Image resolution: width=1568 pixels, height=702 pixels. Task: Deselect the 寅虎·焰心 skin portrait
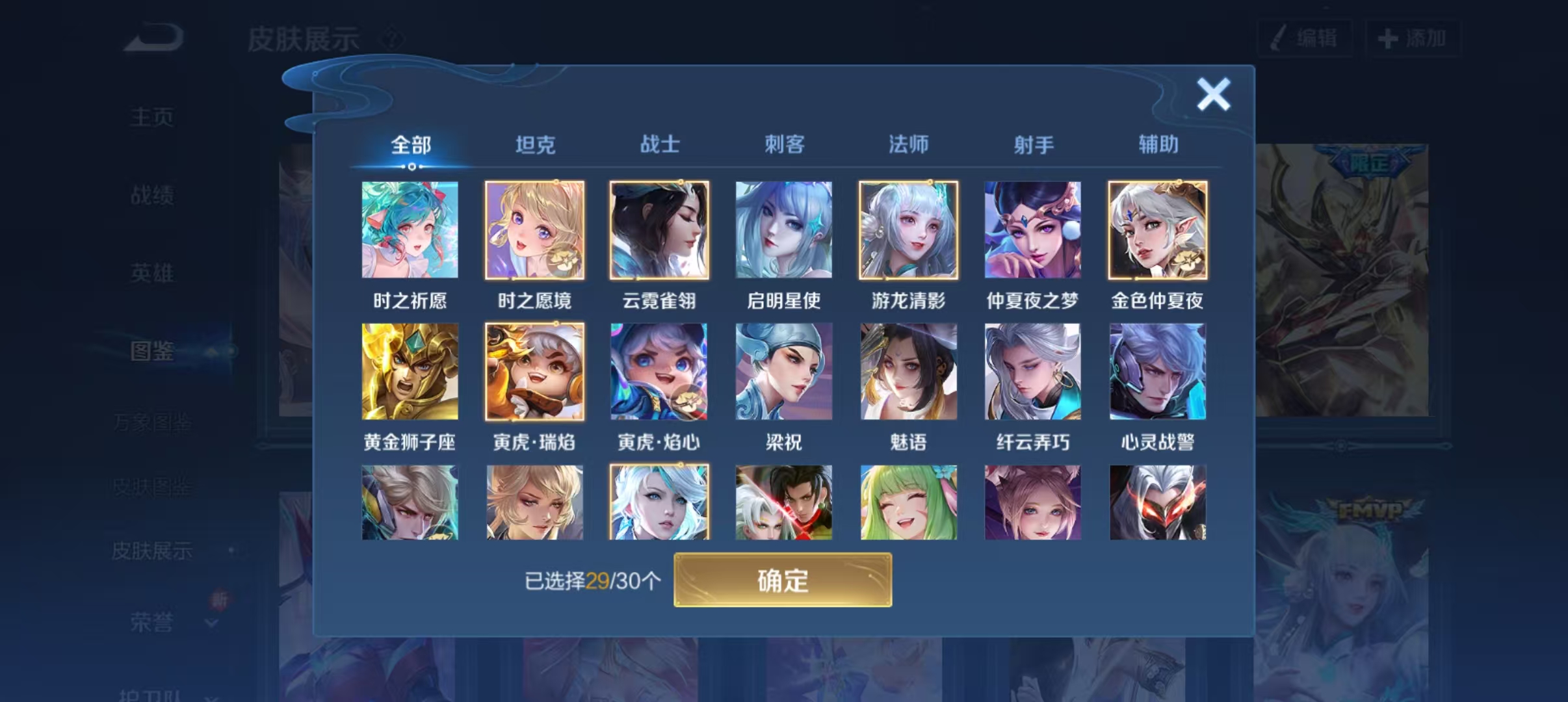[x=659, y=370]
